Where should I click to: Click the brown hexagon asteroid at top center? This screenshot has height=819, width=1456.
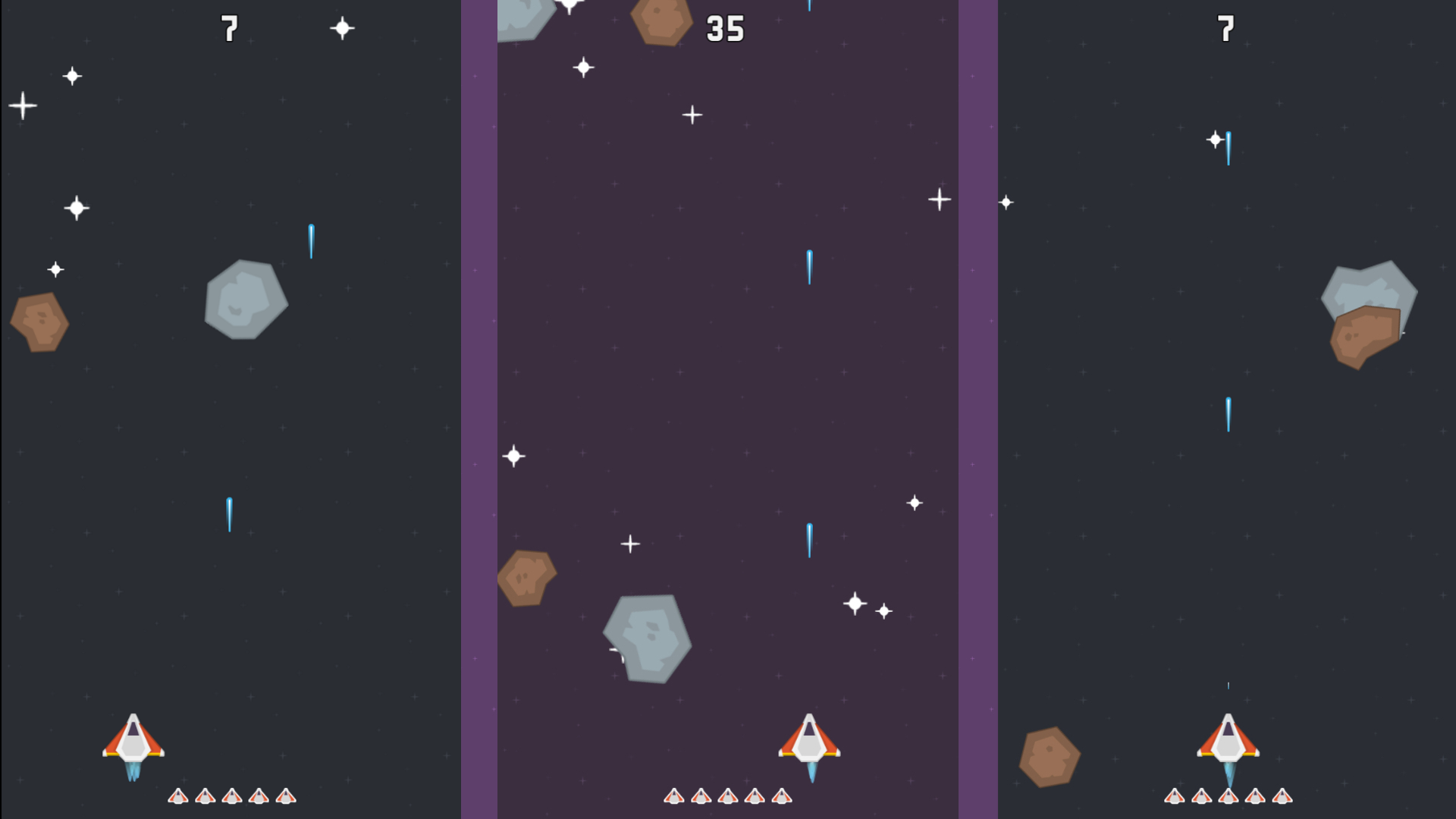point(661,19)
